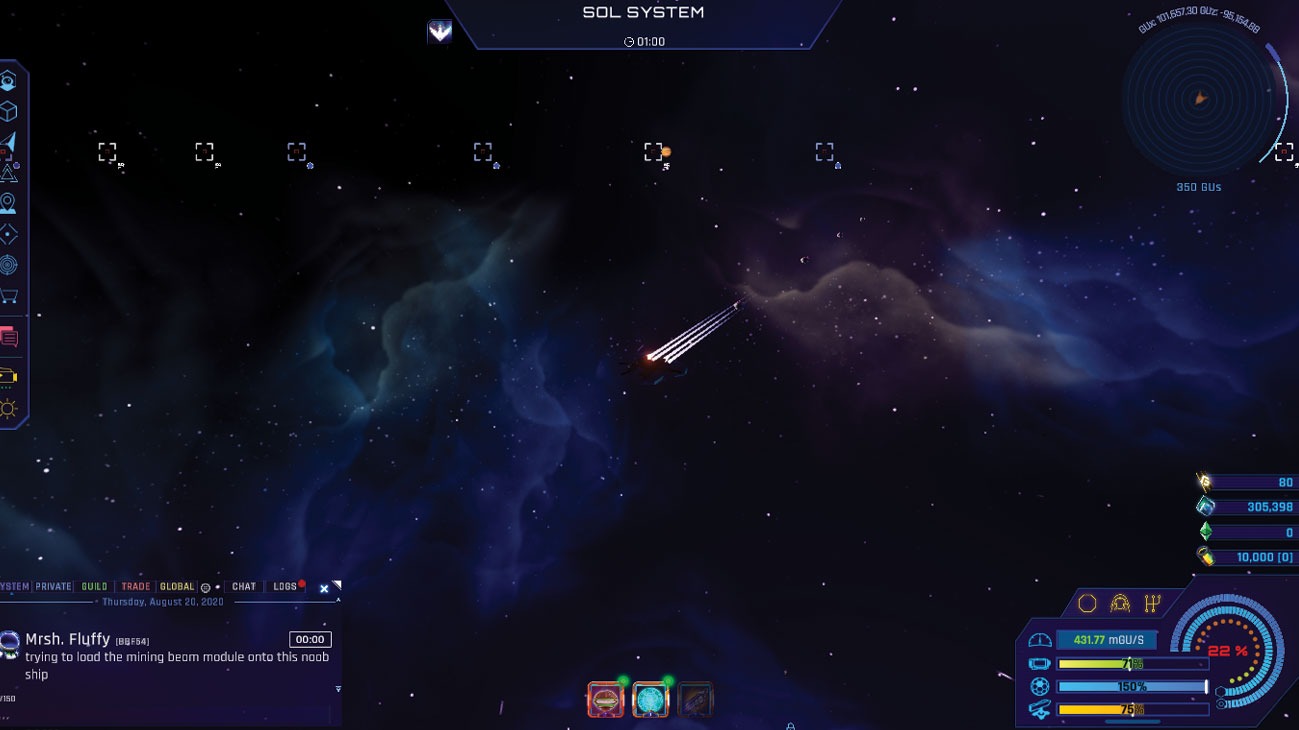The width and height of the screenshot is (1299, 730).
Task: Toggle the globe icon in the chat bar
Action: 206,586
